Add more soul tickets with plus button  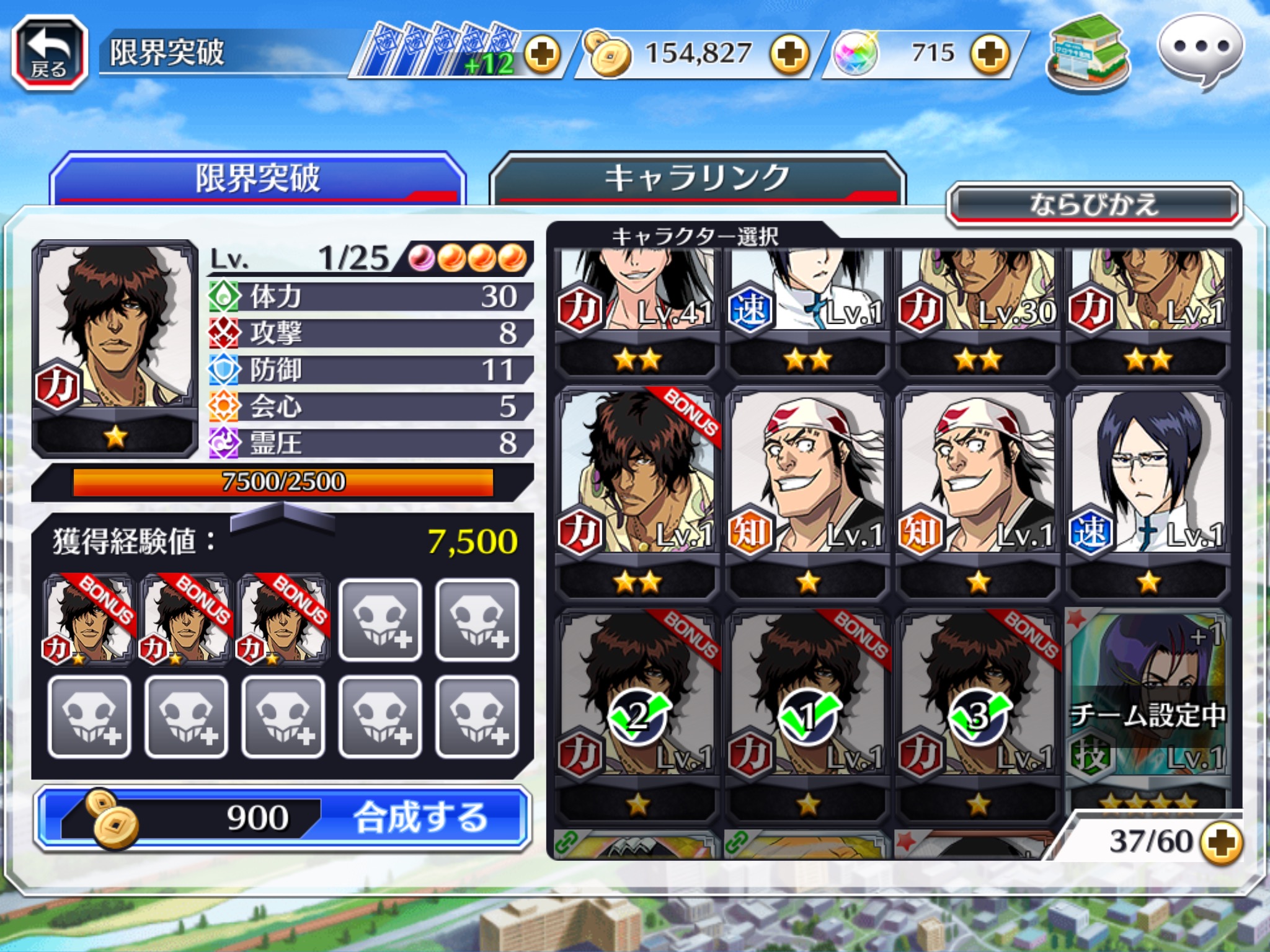(x=542, y=55)
